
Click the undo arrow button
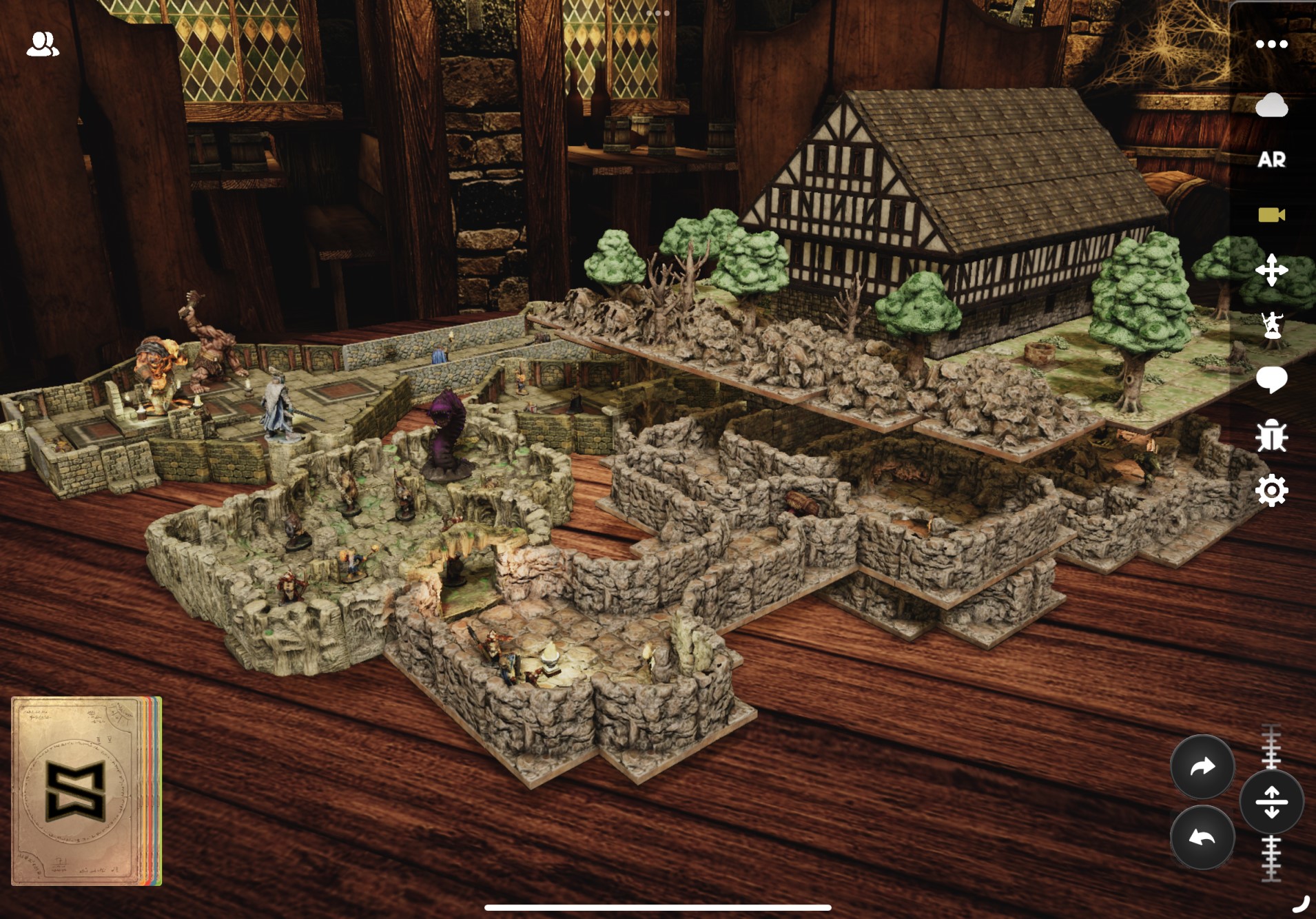1202,838
